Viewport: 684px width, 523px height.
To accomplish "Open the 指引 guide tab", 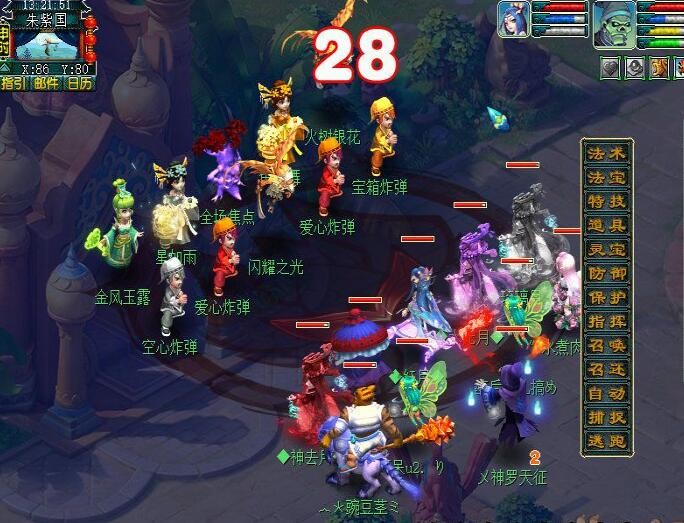I will (x=14, y=84).
